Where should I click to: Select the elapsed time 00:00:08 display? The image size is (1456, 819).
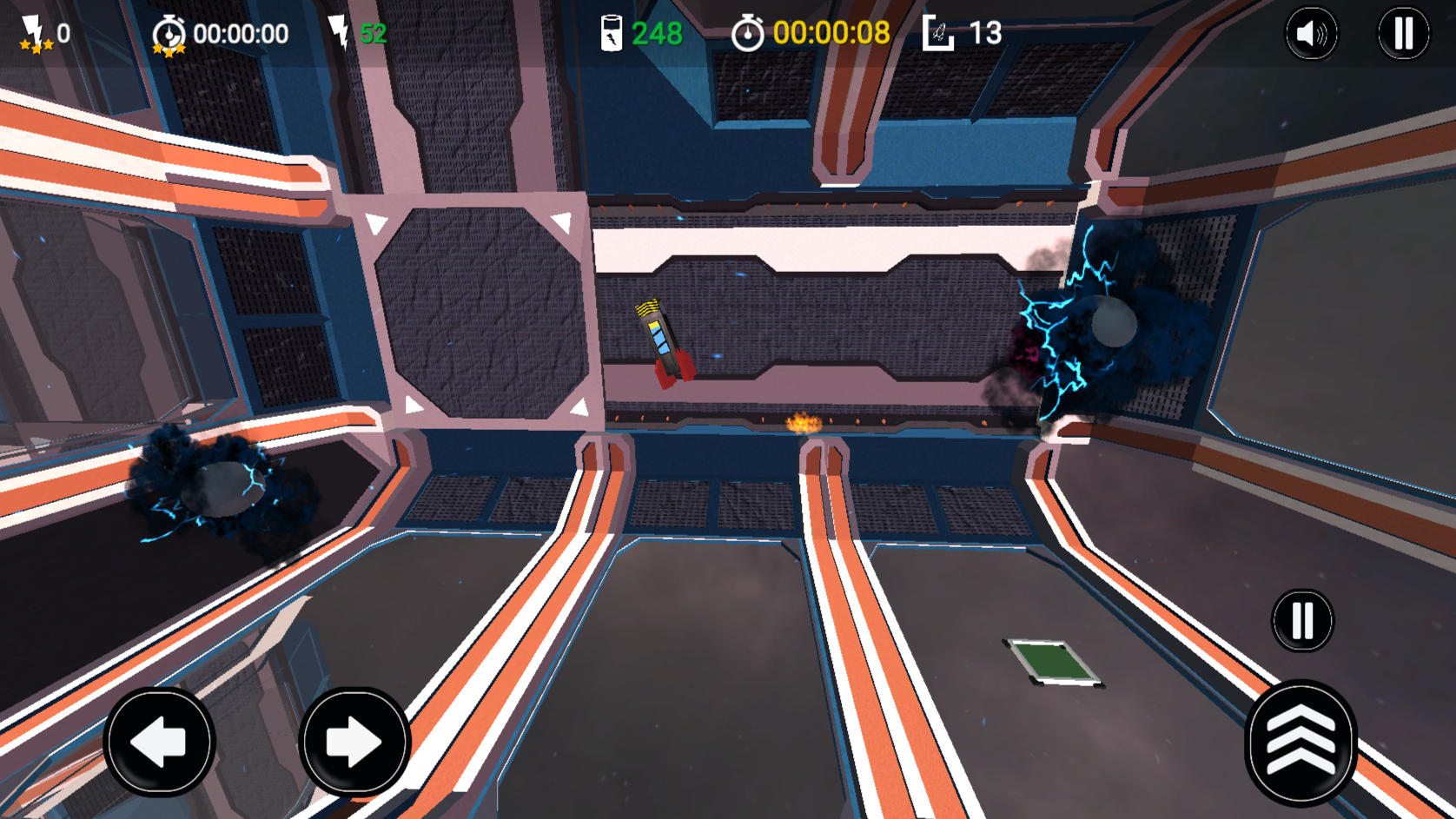831,34
